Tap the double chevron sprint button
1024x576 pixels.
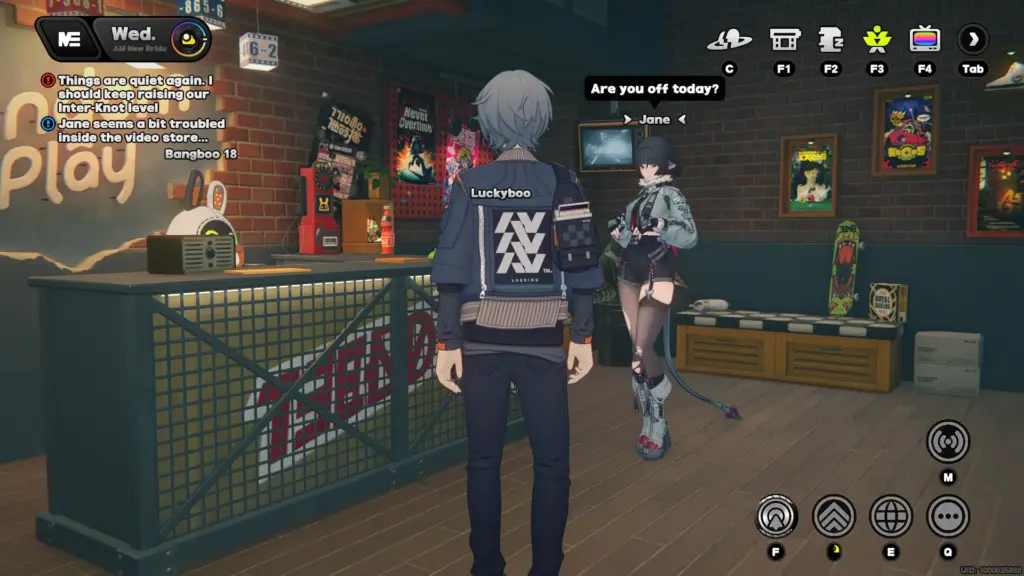tap(834, 516)
